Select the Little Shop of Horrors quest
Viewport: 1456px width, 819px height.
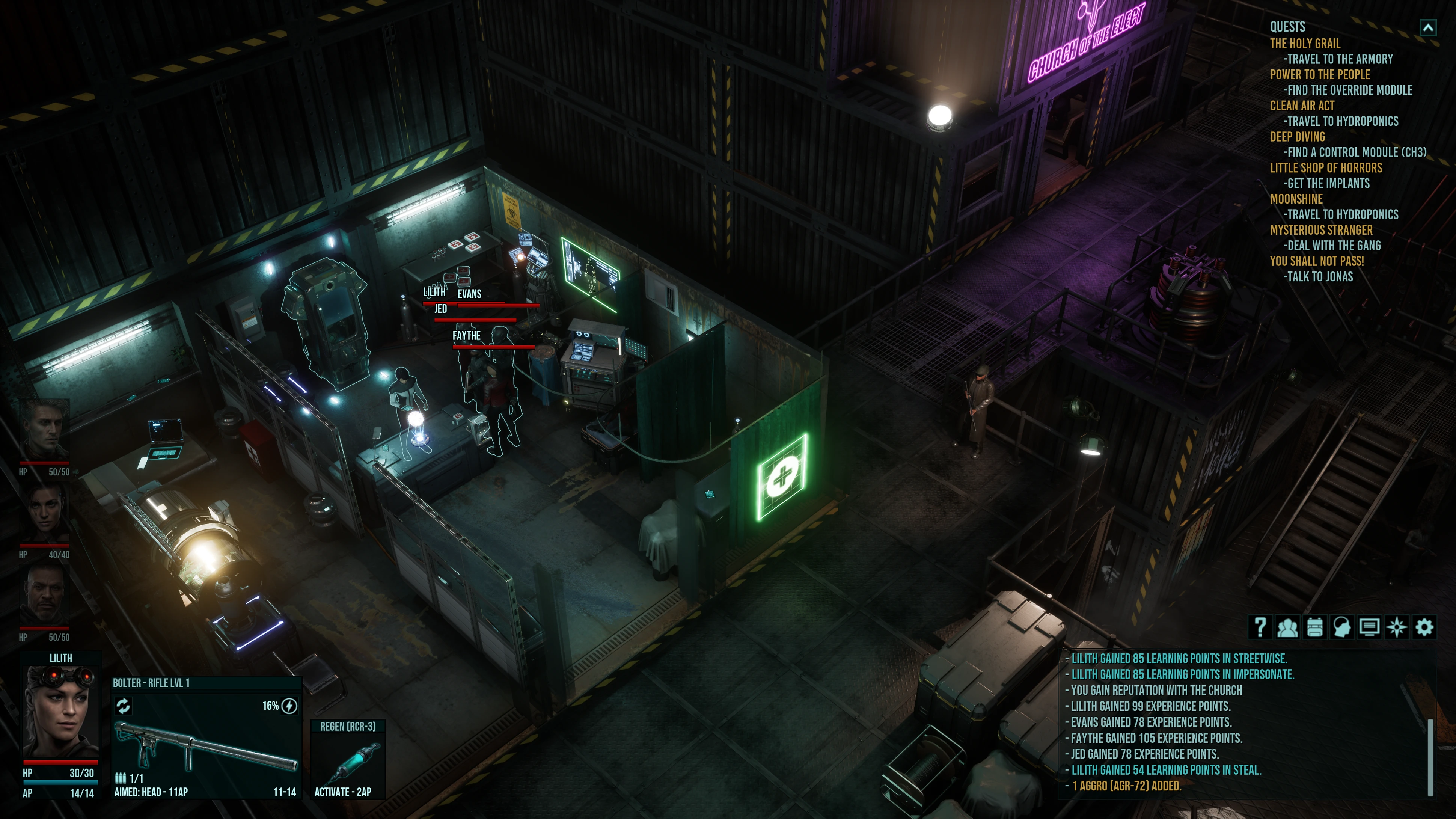[1326, 168]
